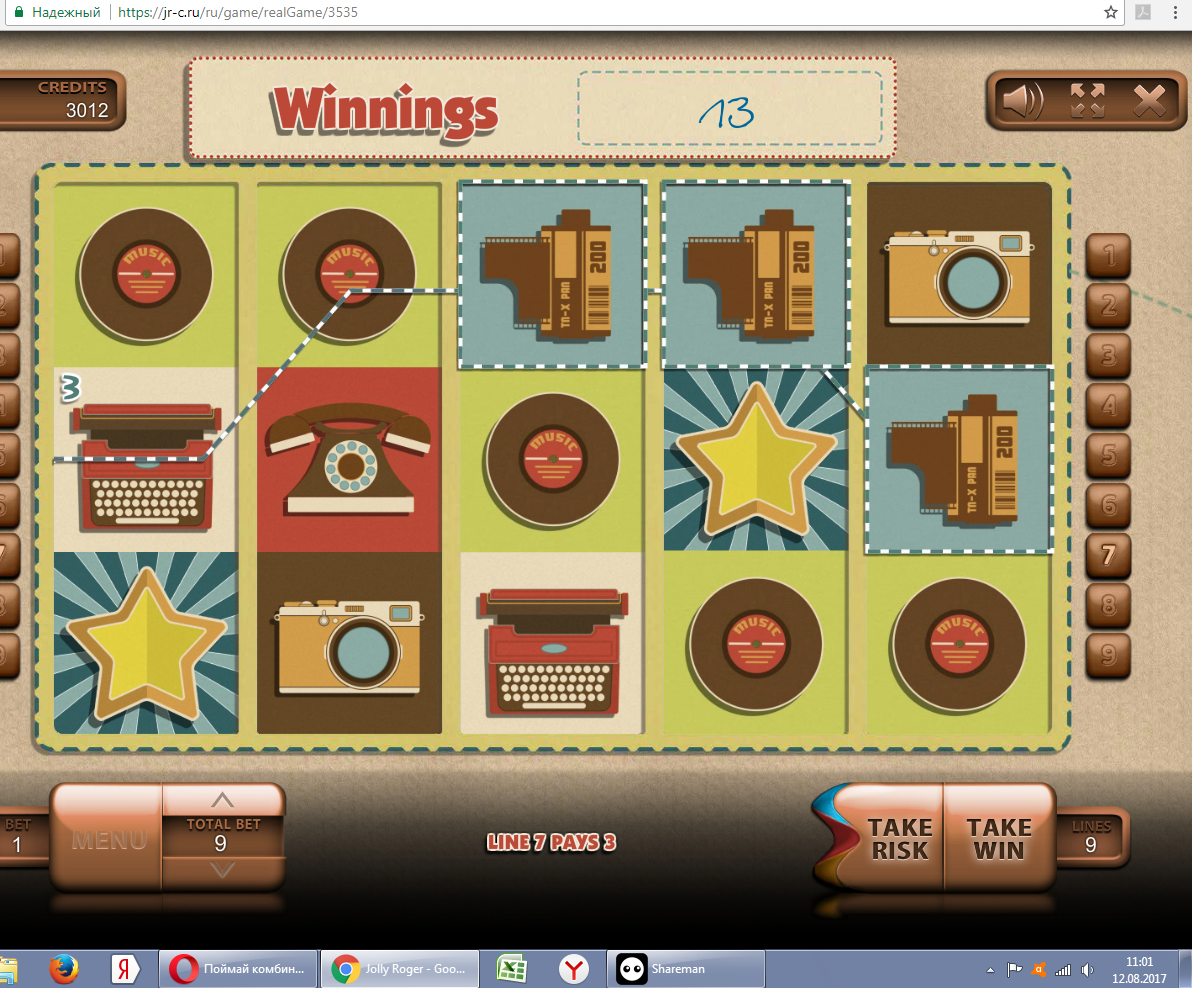Click the TAKE RISK button
The width and height of the screenshot is (1192, 988).
click(898, 838)
